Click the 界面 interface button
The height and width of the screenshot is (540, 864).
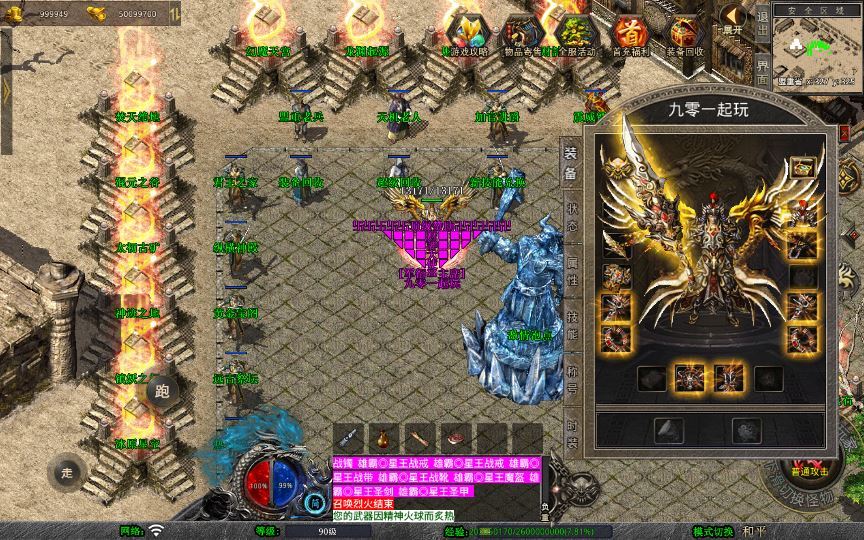(x=763, y=71)
